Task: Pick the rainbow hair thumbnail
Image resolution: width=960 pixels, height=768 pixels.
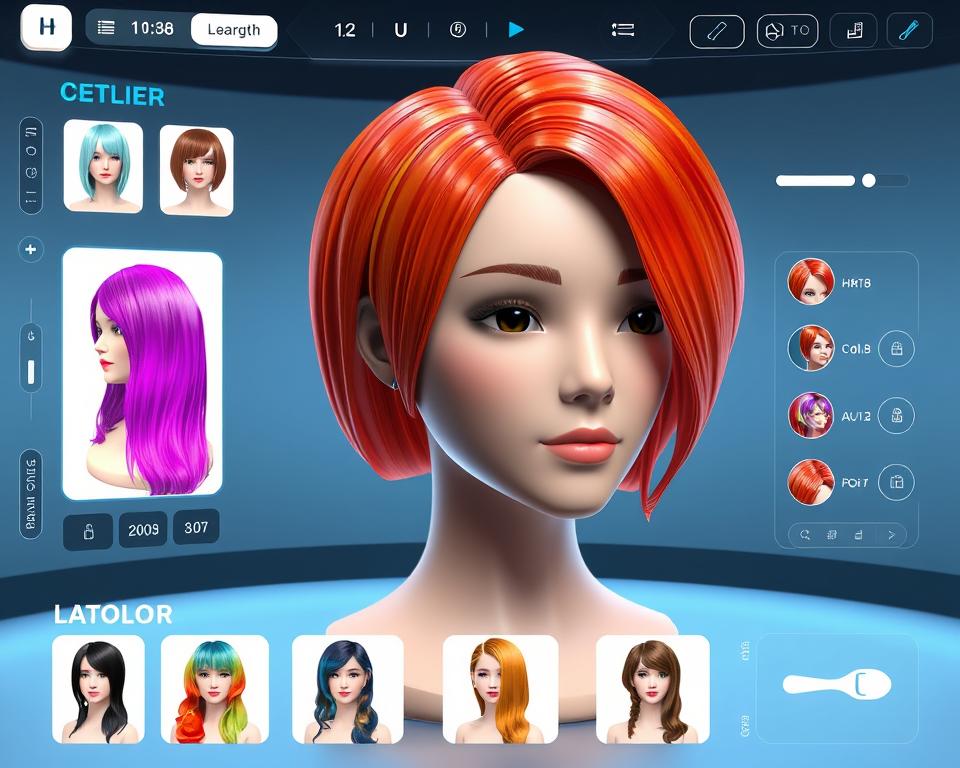Action: tap(214, 689)
